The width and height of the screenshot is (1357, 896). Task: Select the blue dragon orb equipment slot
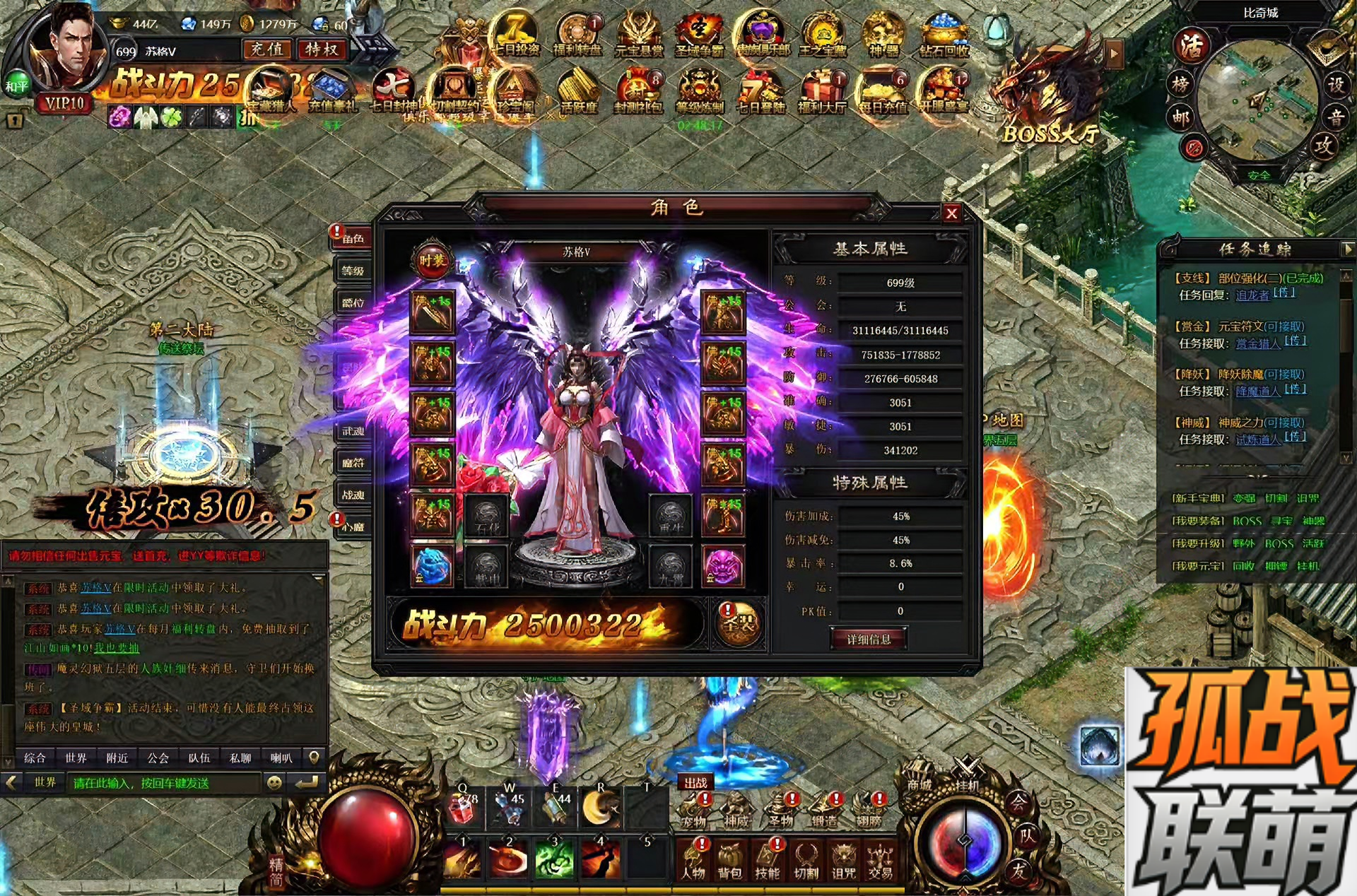[432, 566]
